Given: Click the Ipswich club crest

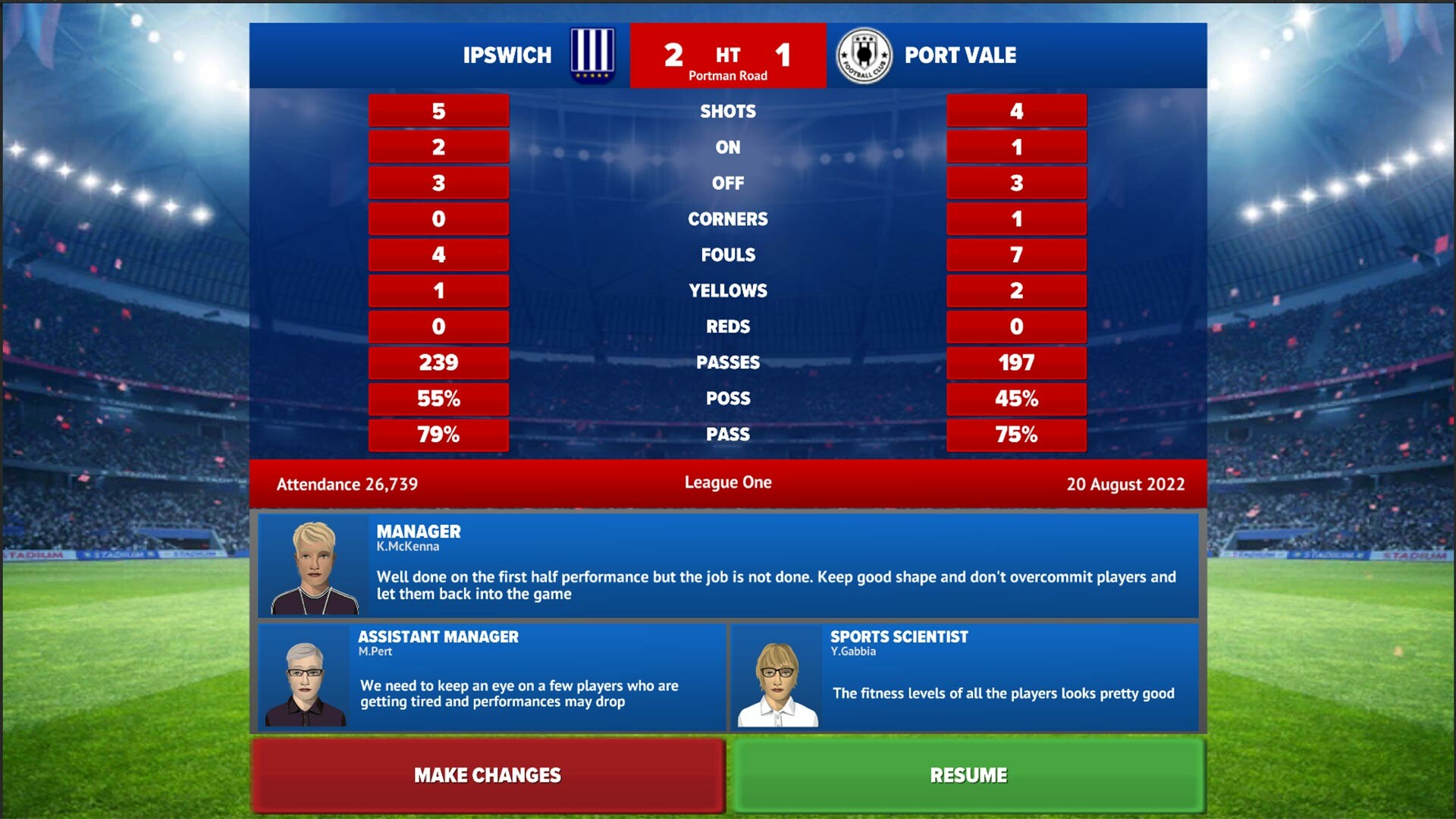Looking at the screenshot, I should coord(595,55).
